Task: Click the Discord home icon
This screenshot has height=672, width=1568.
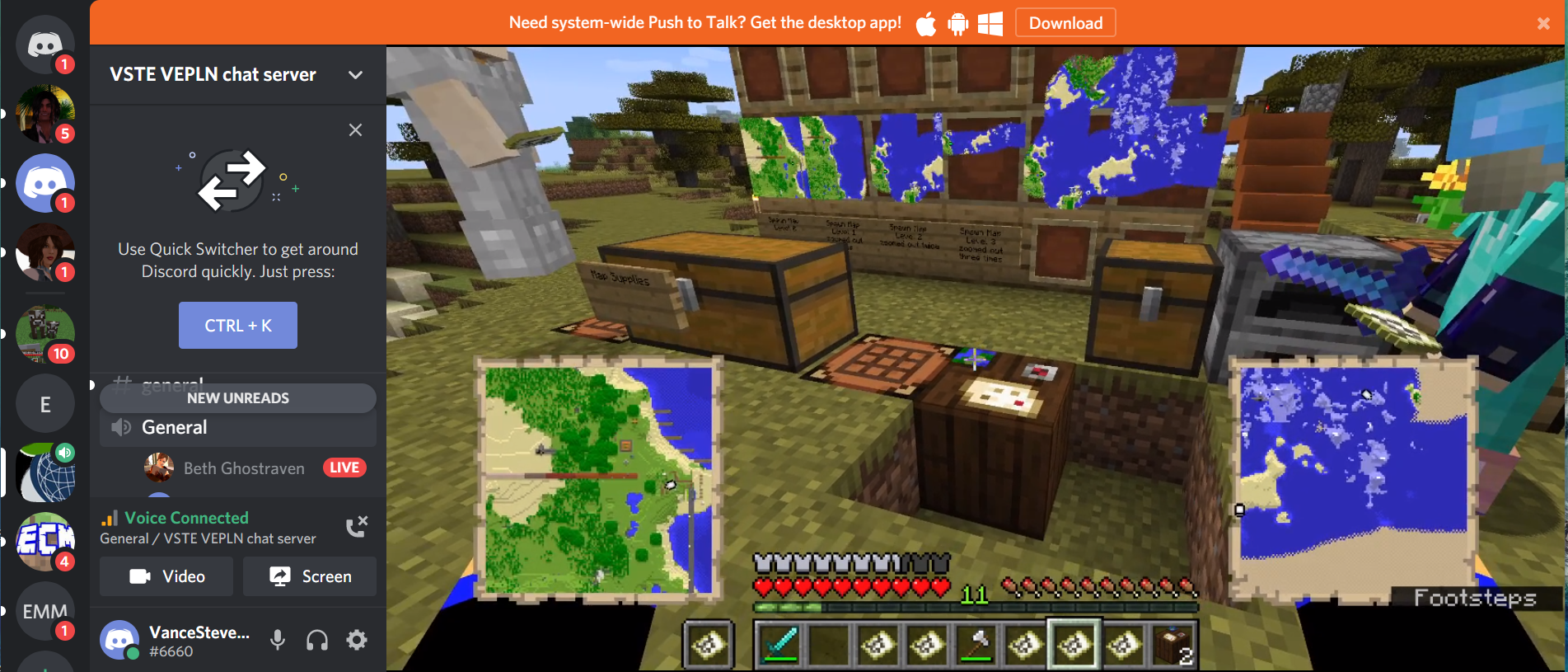Action: click(45, 45)
